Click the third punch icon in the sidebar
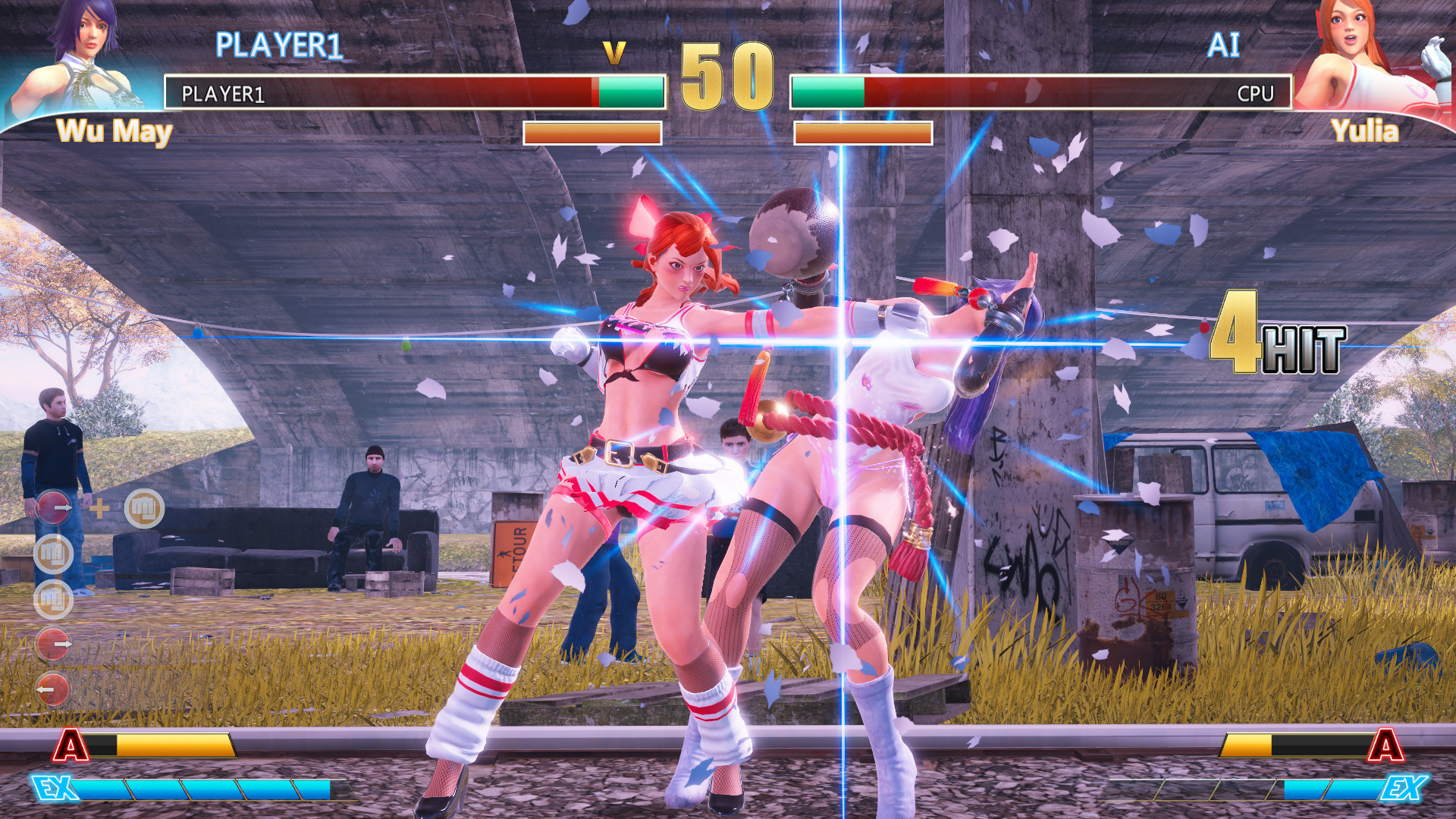 (55, 599)
